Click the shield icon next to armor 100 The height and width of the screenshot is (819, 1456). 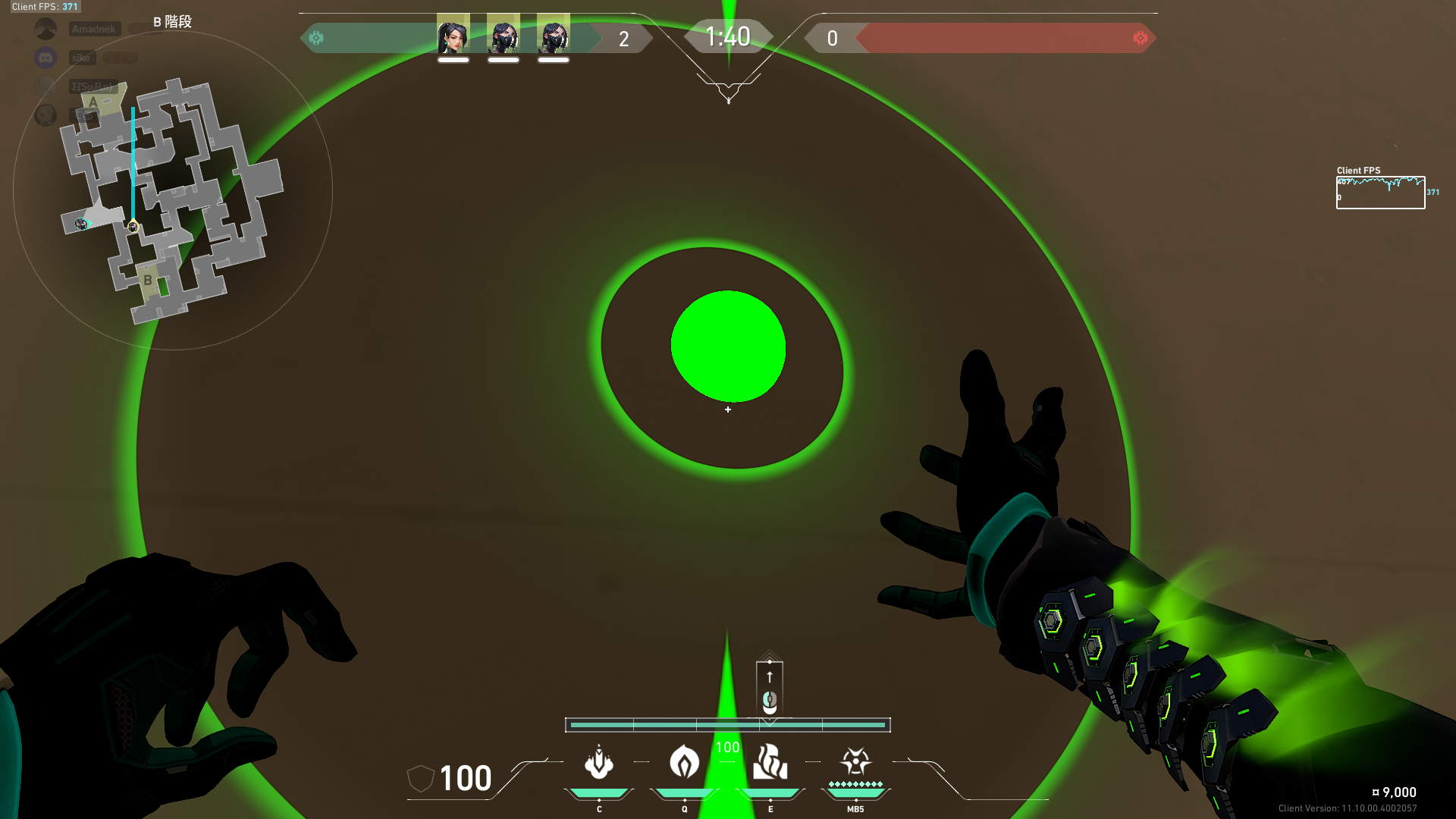click(421, 777)
